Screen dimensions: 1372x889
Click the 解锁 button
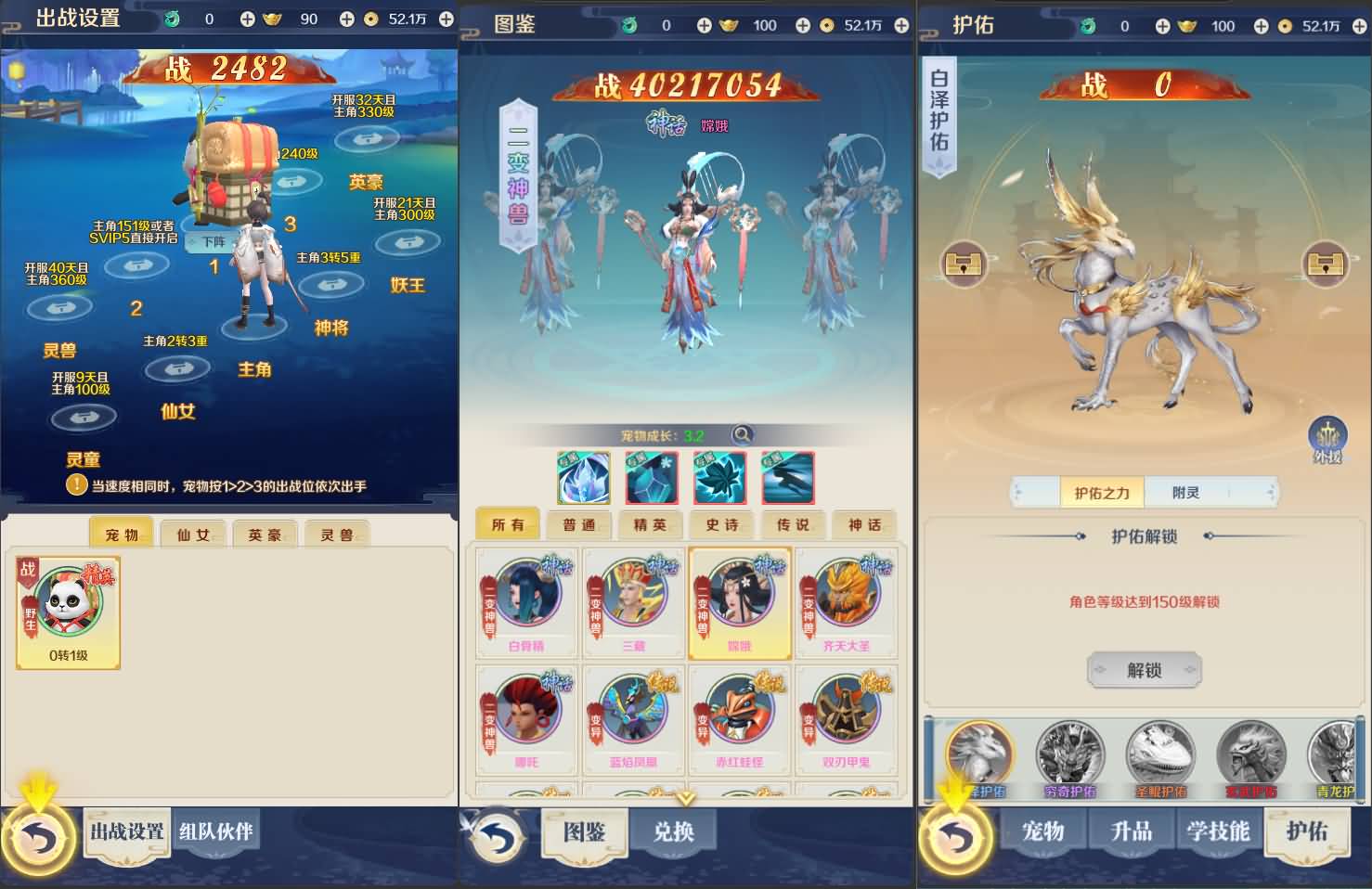[1144, 670]
